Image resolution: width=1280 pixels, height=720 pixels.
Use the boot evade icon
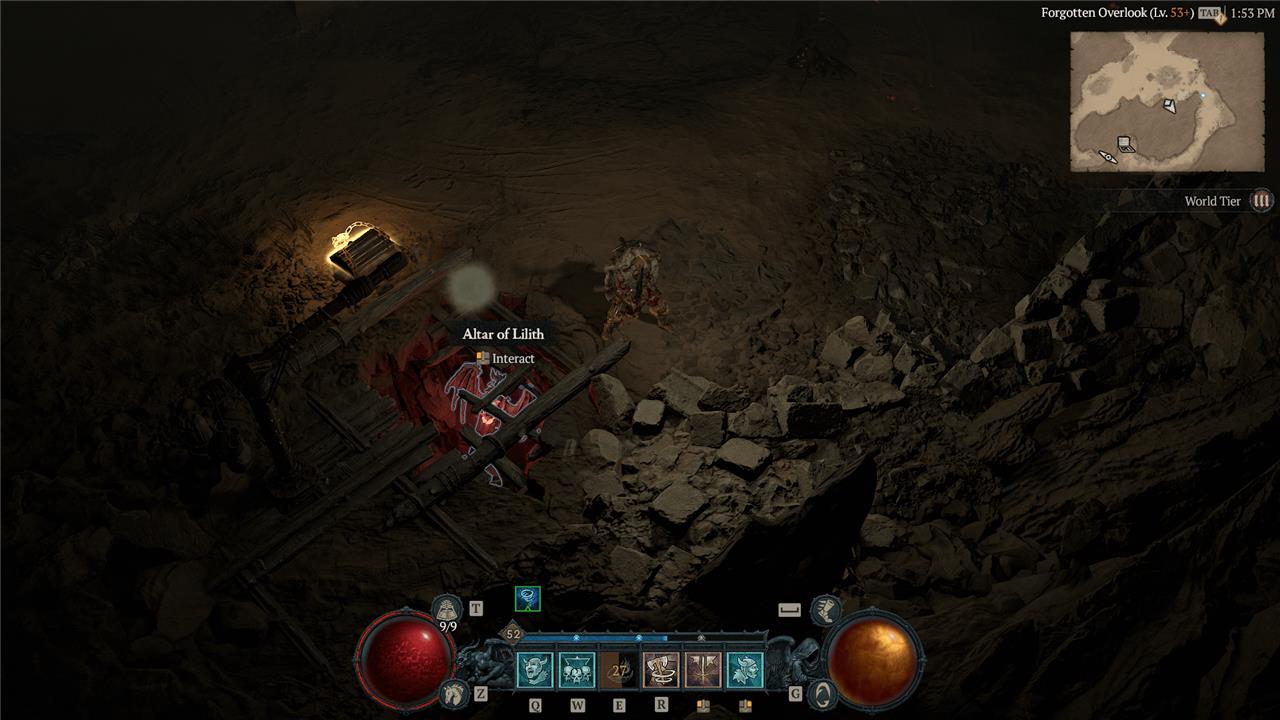(x=825, y=608)
